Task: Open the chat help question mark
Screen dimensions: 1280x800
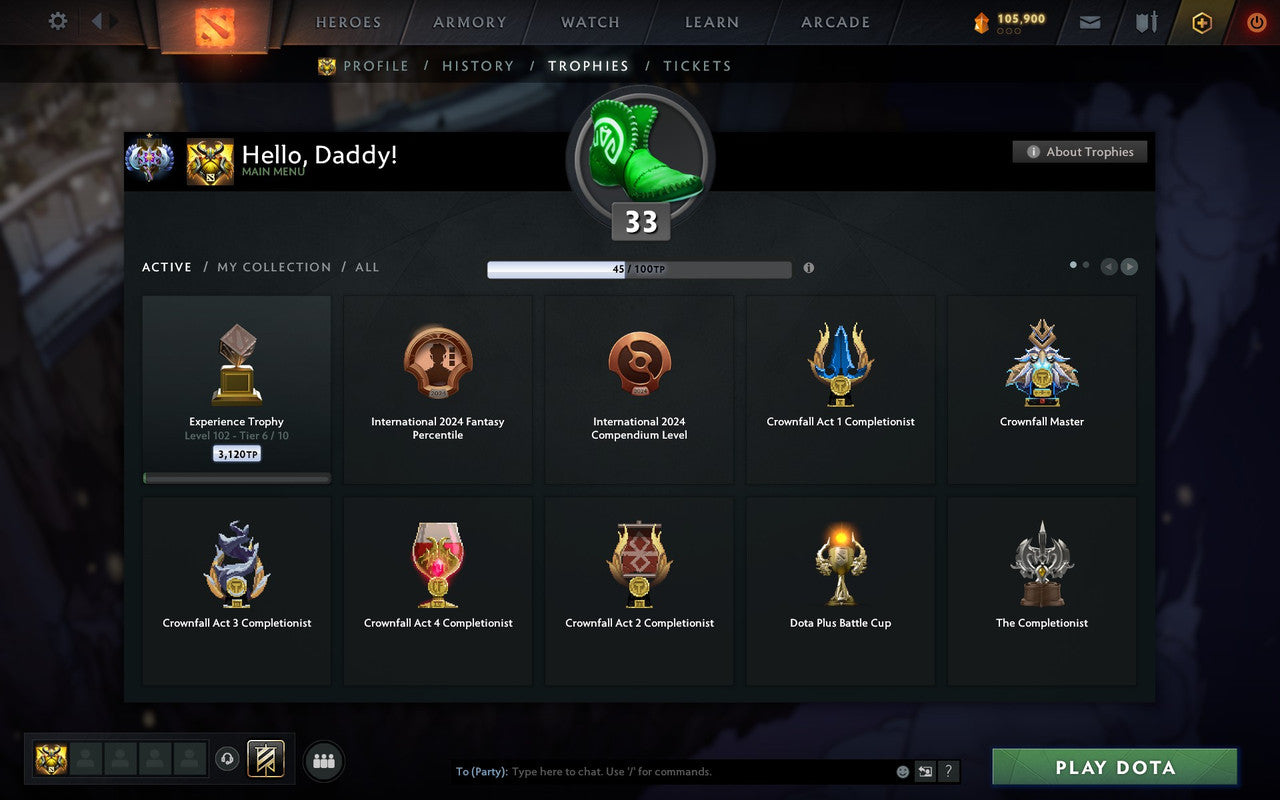Action: coord(948,771)
